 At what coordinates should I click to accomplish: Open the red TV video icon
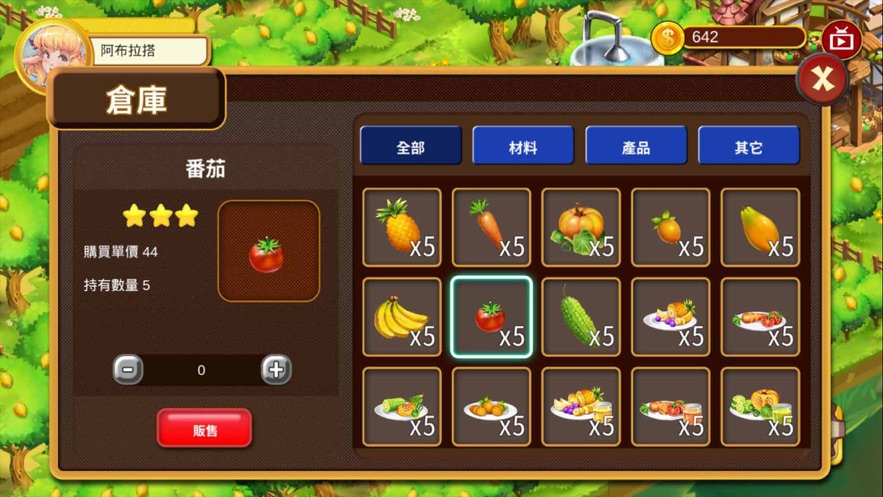tap(842, 40)
